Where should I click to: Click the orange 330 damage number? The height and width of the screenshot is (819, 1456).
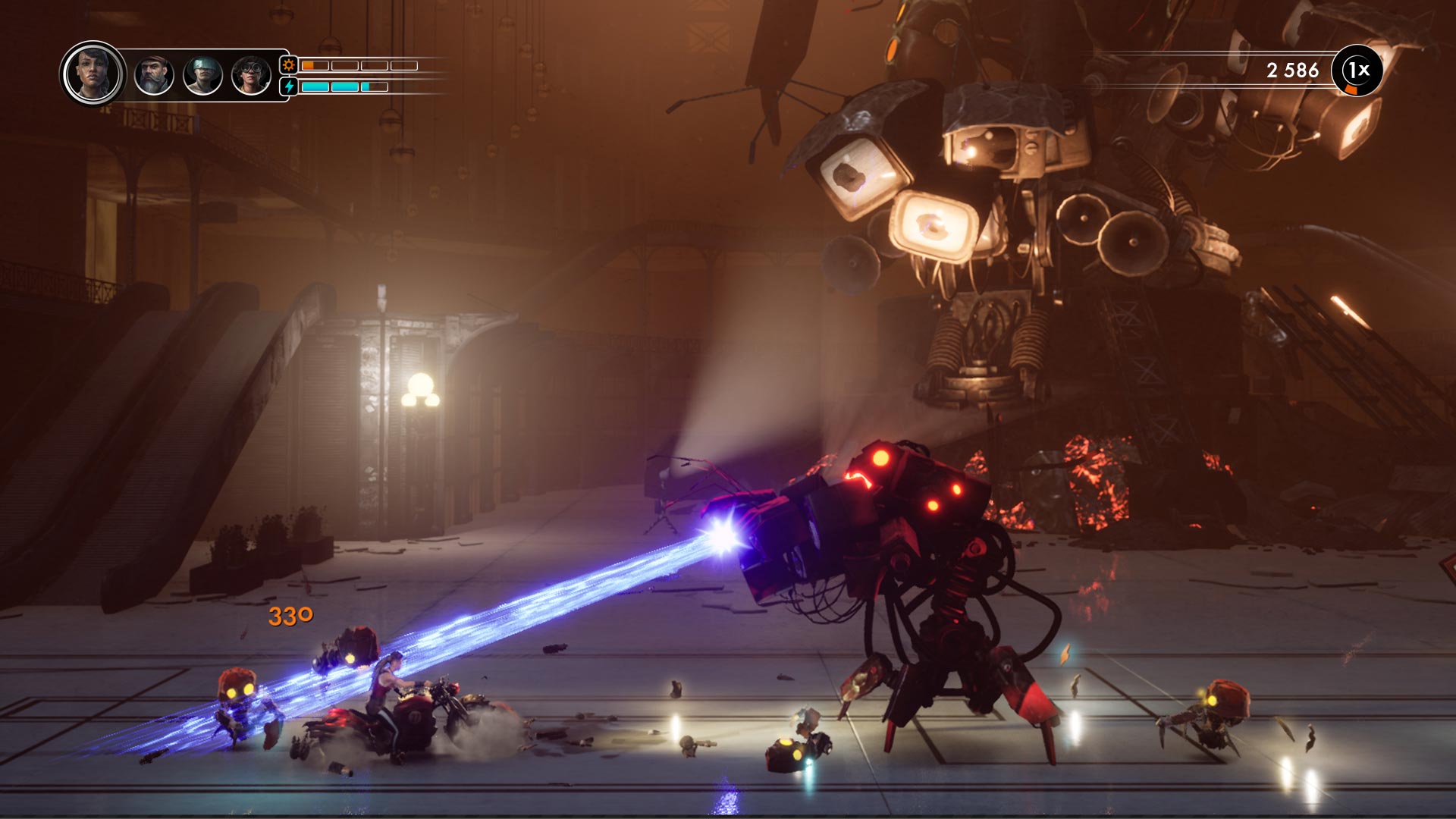[x=290, y=616]
